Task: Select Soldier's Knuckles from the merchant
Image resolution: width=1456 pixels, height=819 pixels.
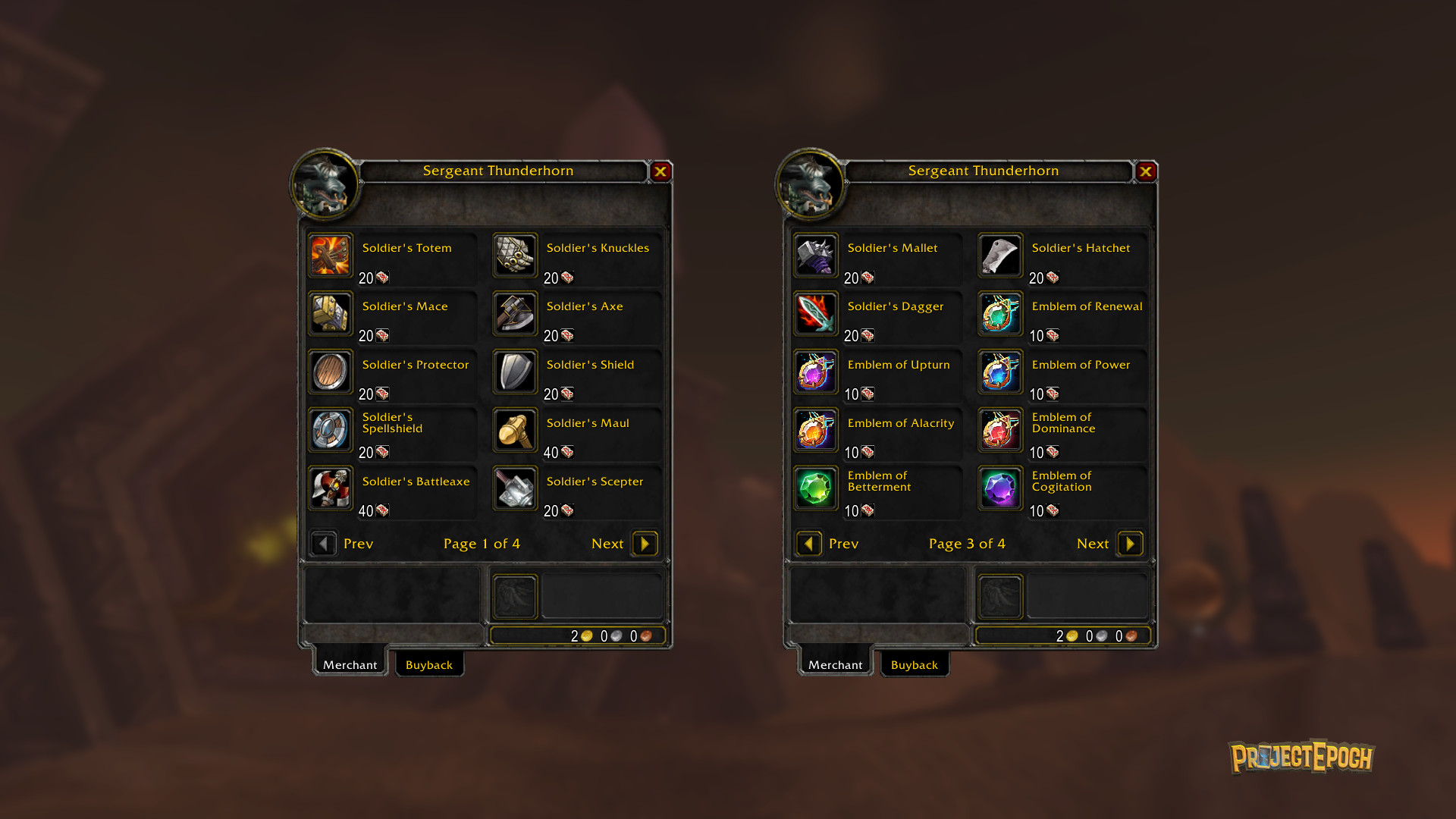Action: [x=516, y=255]
